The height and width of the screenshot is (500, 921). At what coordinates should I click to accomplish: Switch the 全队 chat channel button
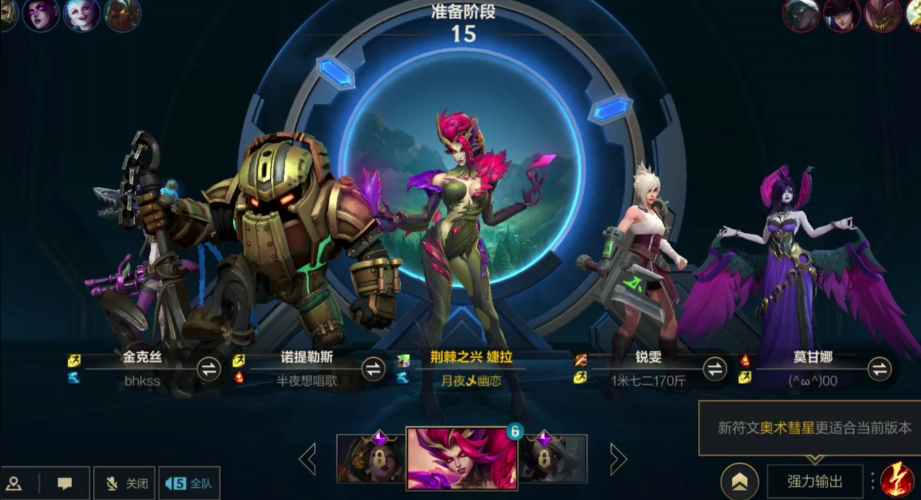tap(189, 483)
